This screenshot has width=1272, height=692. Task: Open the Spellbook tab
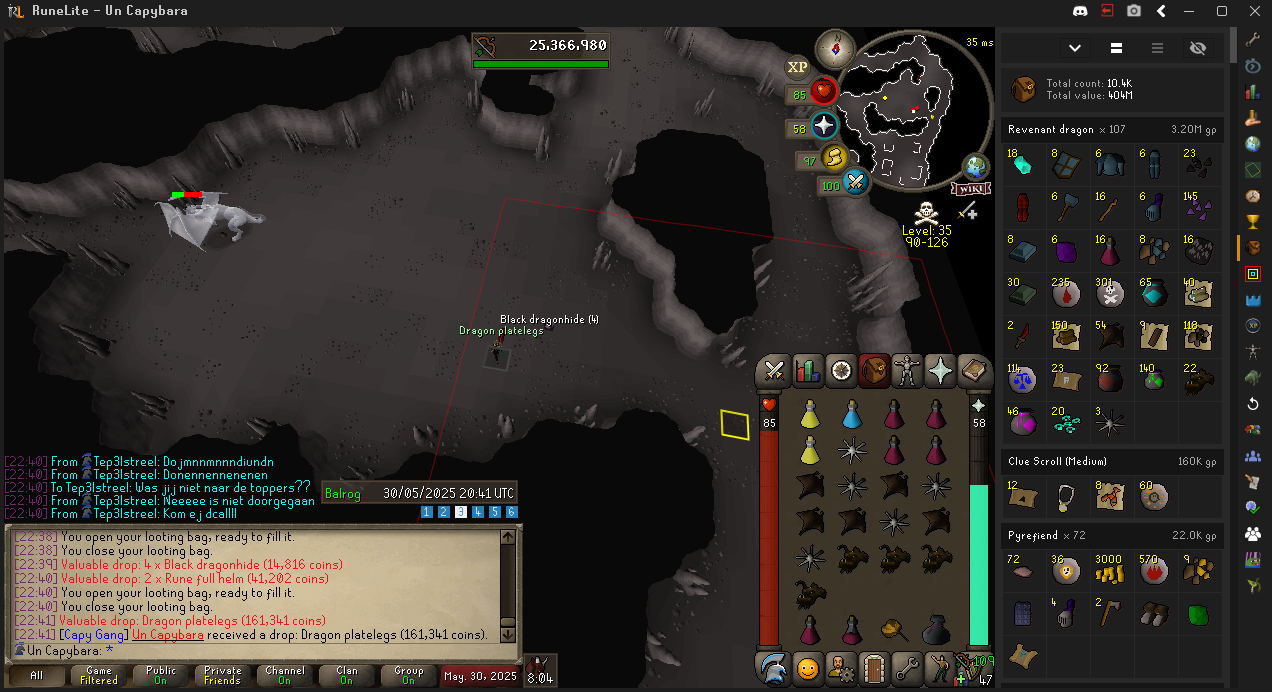pyautogui.click(x=974, y=371)
